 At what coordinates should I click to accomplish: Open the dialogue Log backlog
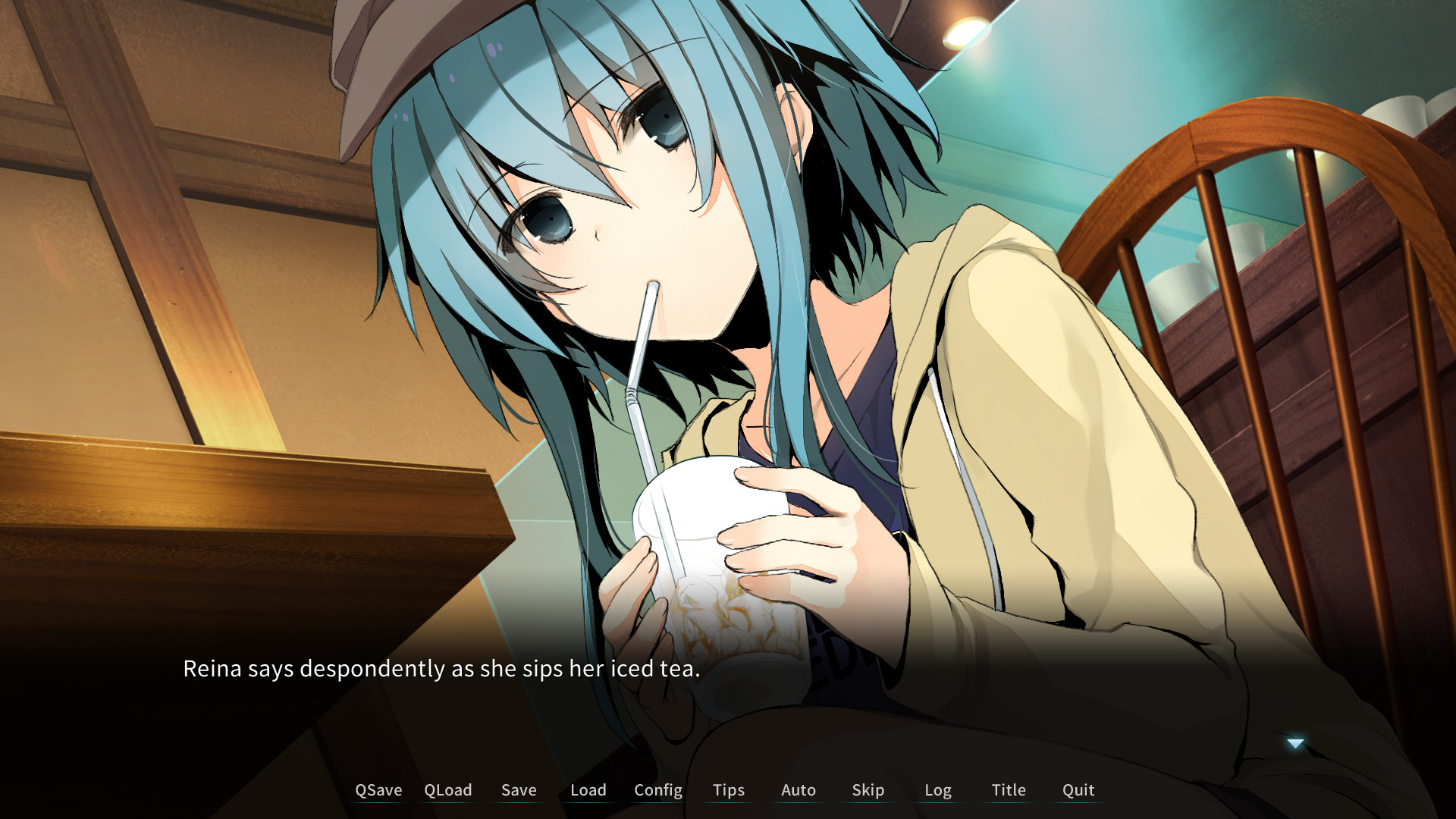point(939,789)
